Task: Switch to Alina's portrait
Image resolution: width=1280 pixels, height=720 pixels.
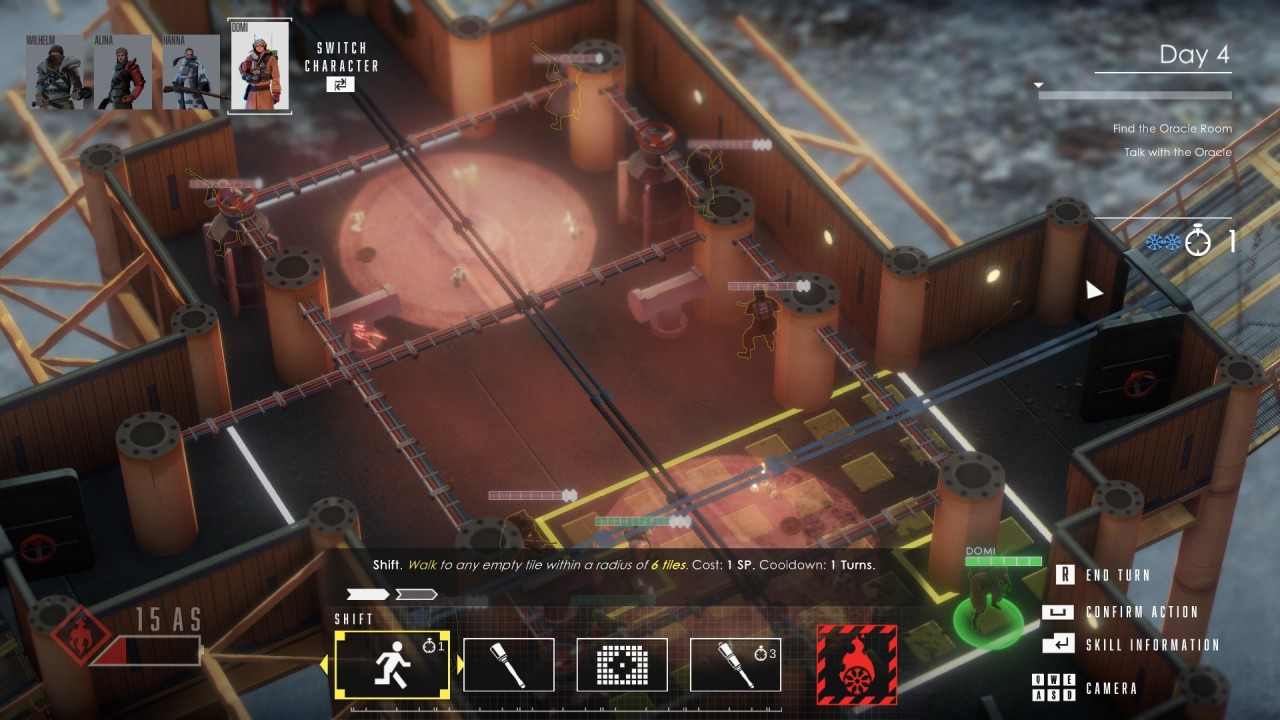Action: click(122, 72)
